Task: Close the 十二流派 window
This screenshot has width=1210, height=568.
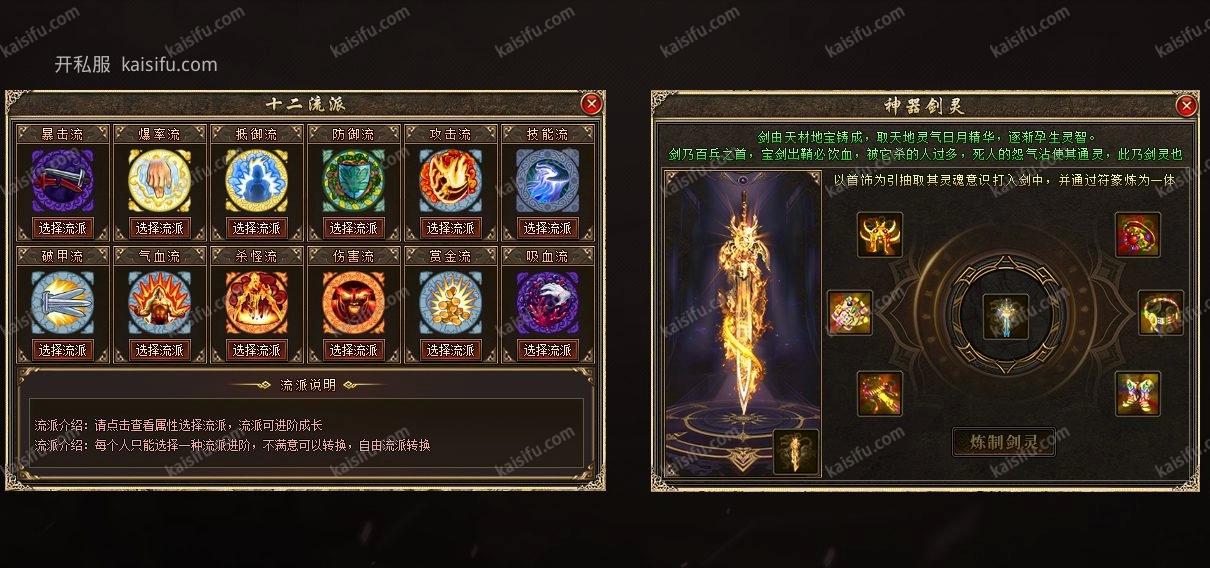Action: [591, 103]
